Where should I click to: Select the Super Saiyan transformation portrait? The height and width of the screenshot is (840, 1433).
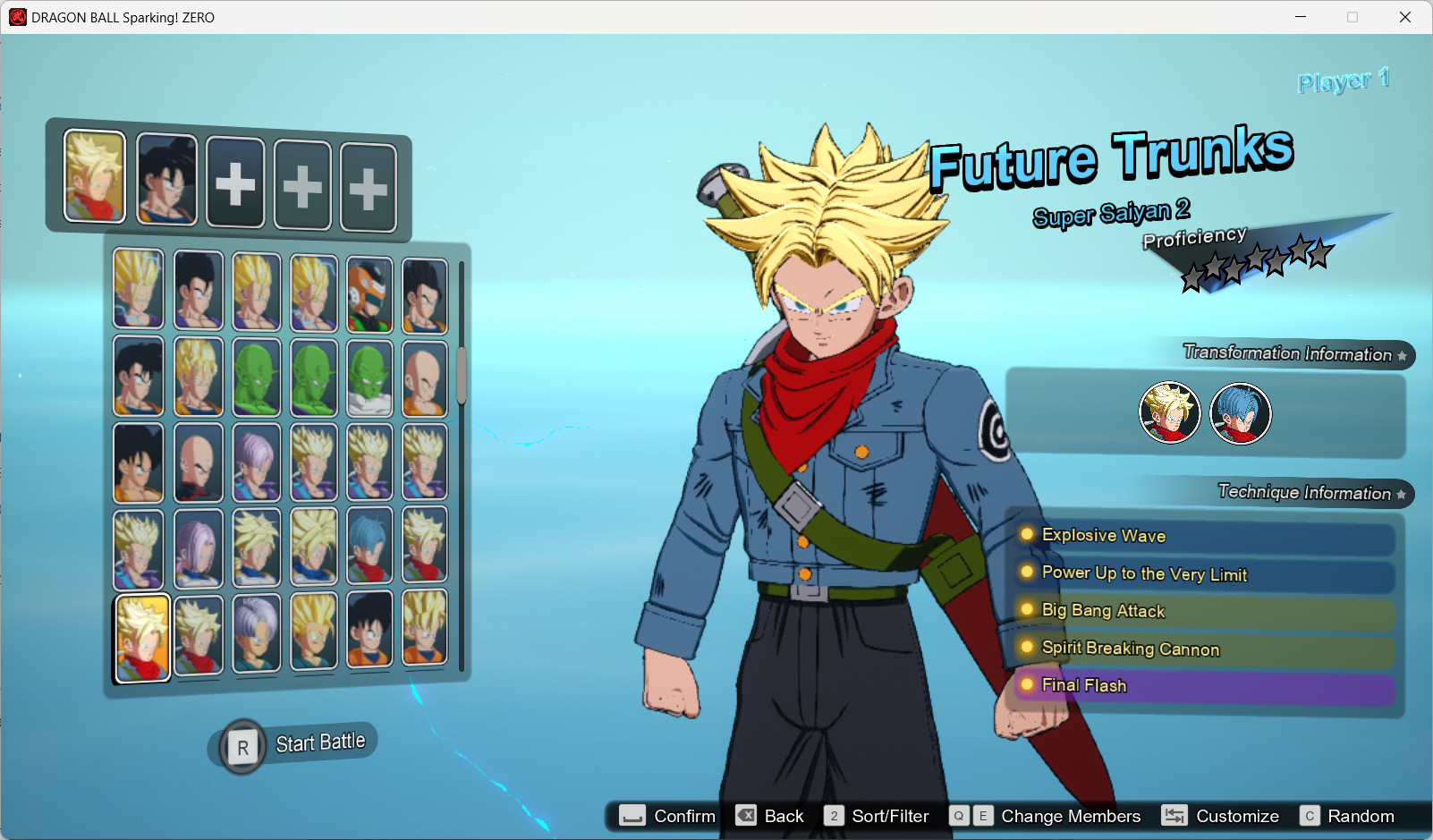point(1170,412)
